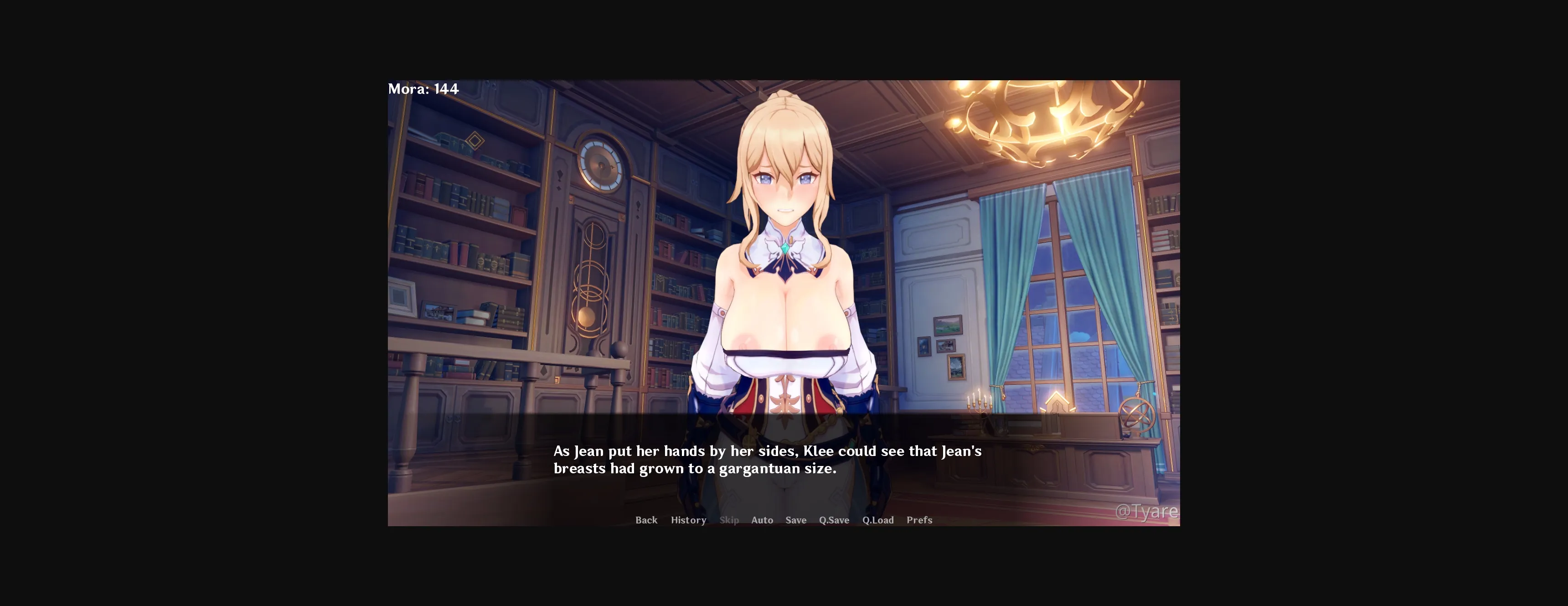Open preferences via the Prefs label

[919, 520]
